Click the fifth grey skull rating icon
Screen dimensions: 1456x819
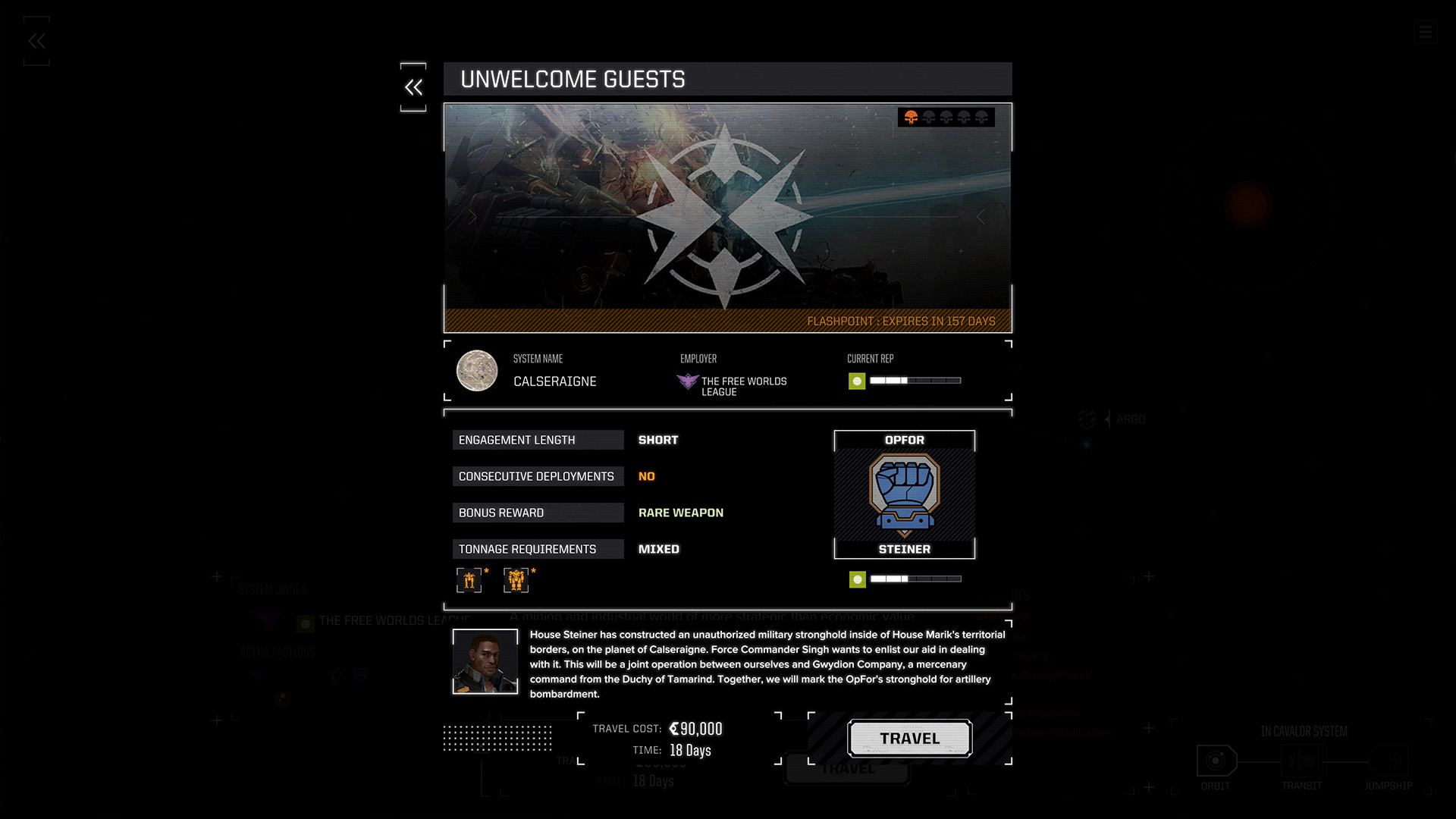[x=981, y=118]
